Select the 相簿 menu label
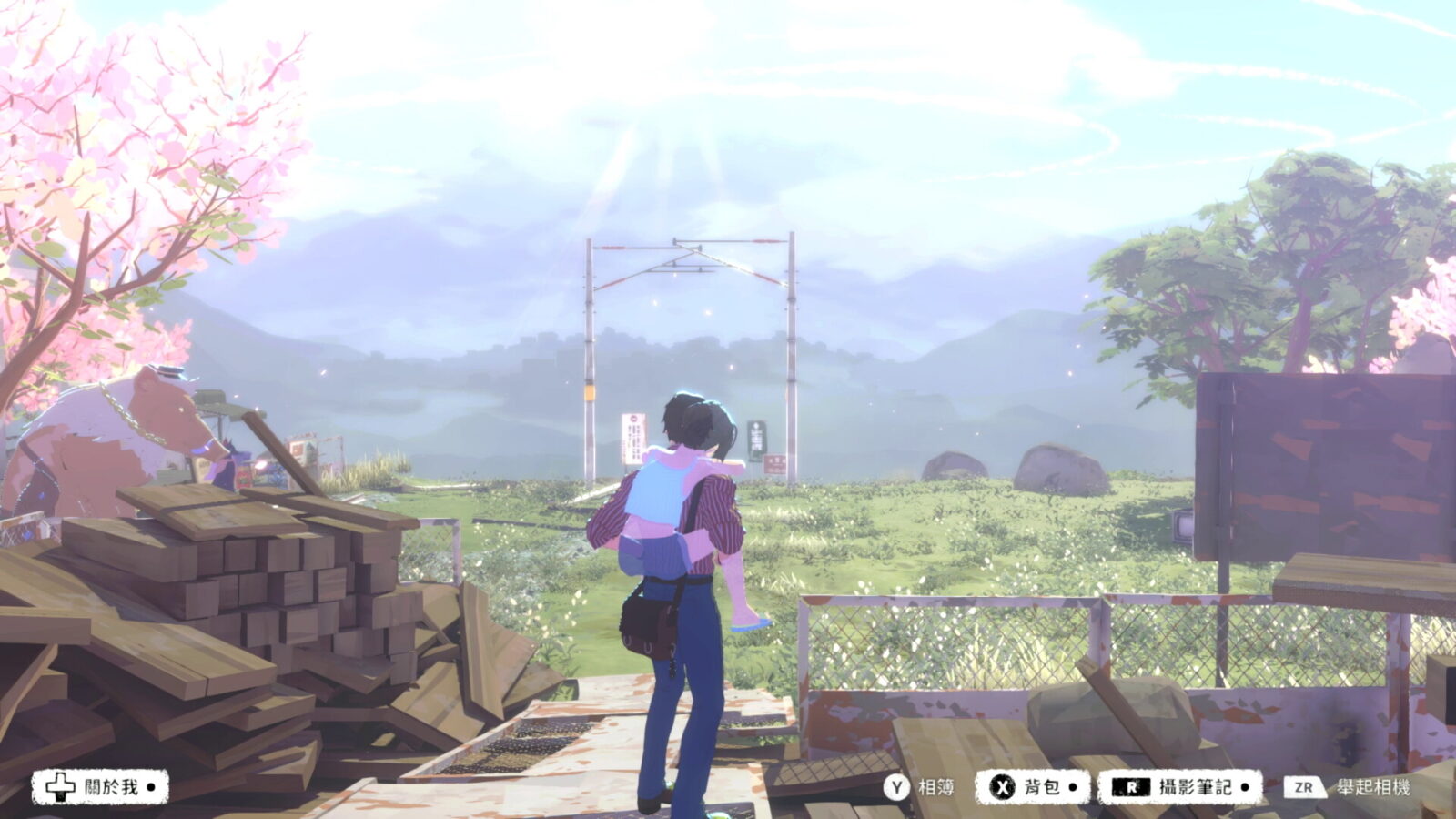 tap(934, 786)
